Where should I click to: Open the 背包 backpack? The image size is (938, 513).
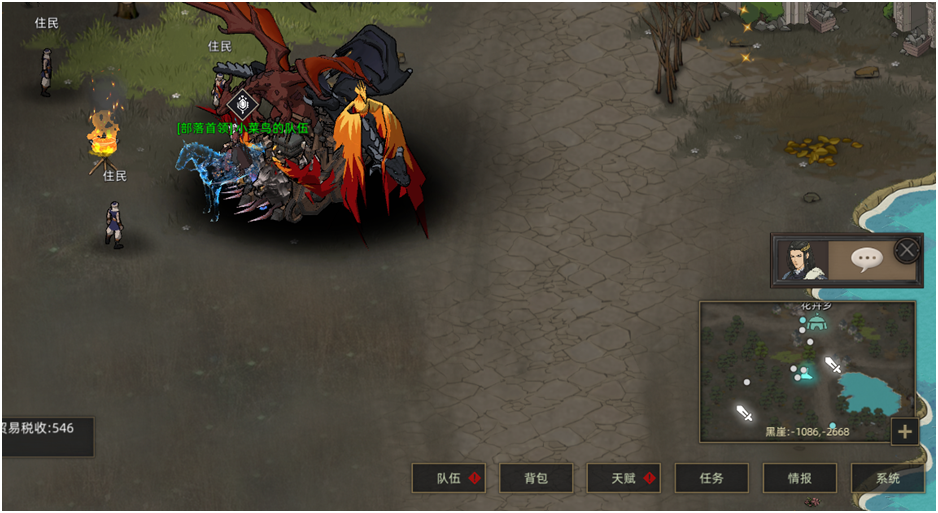pyautogui.click(x=537, y=478)
